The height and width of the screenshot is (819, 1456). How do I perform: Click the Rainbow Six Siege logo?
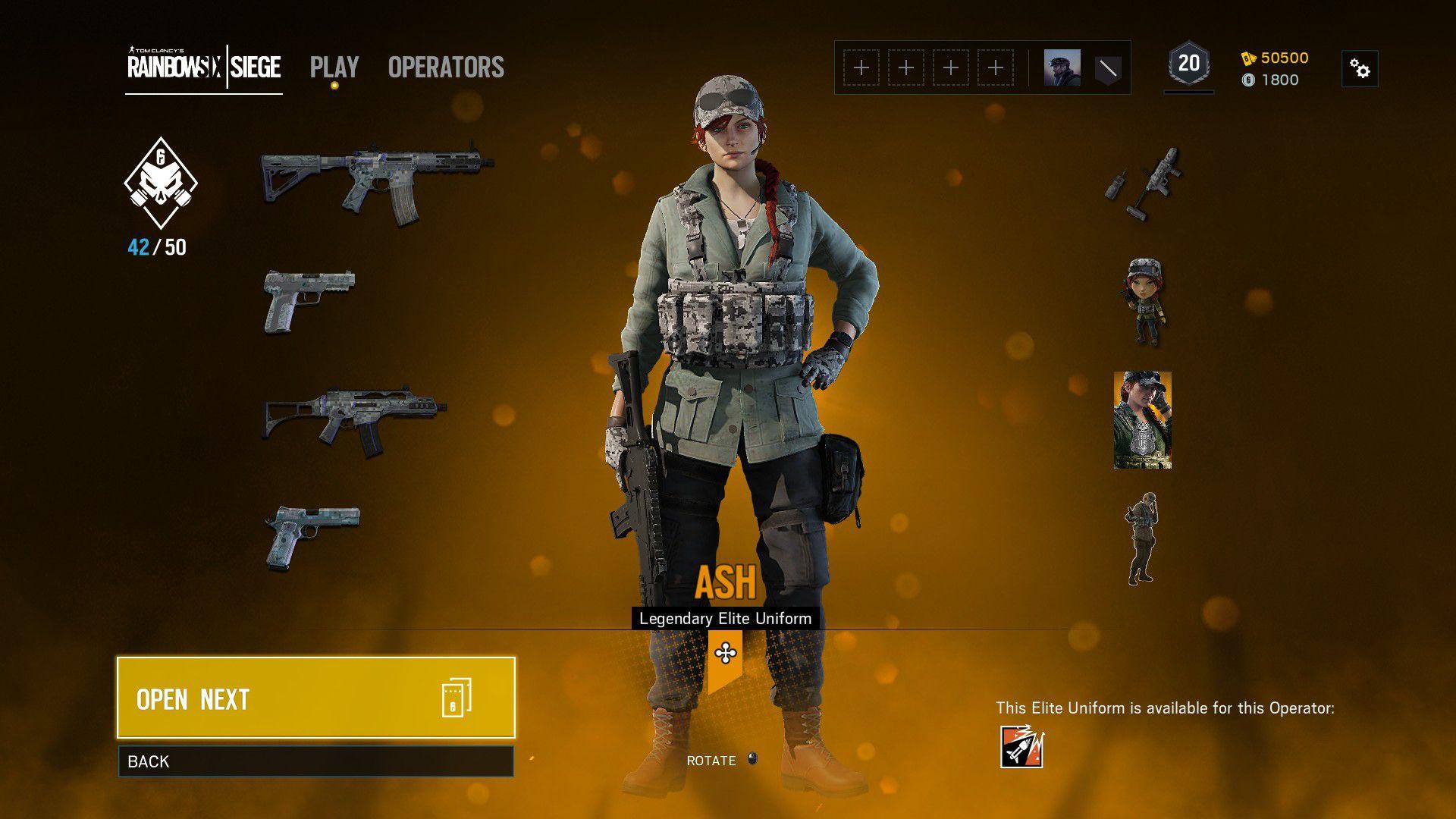(204, 67)
